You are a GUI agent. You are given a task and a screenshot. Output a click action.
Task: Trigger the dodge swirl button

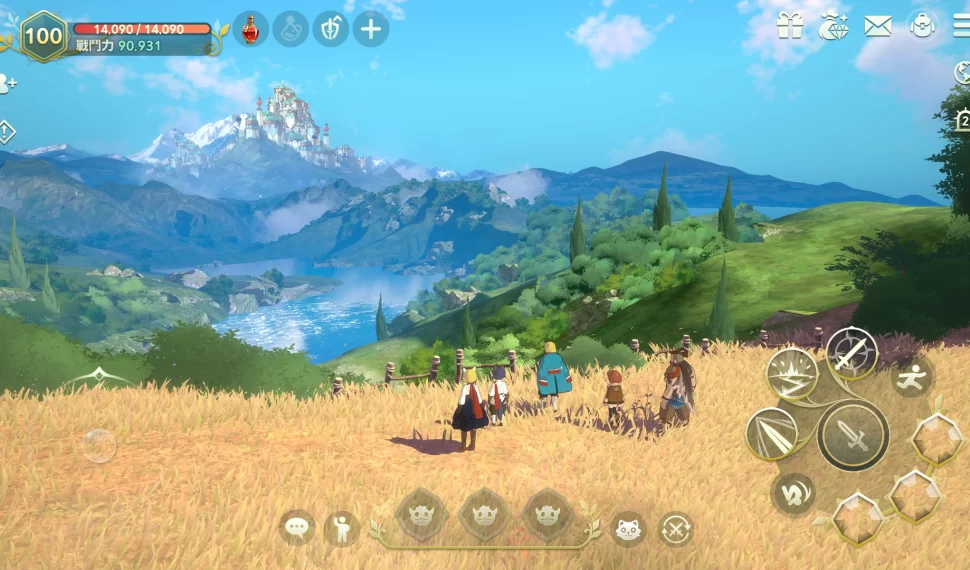coord(793,494)
